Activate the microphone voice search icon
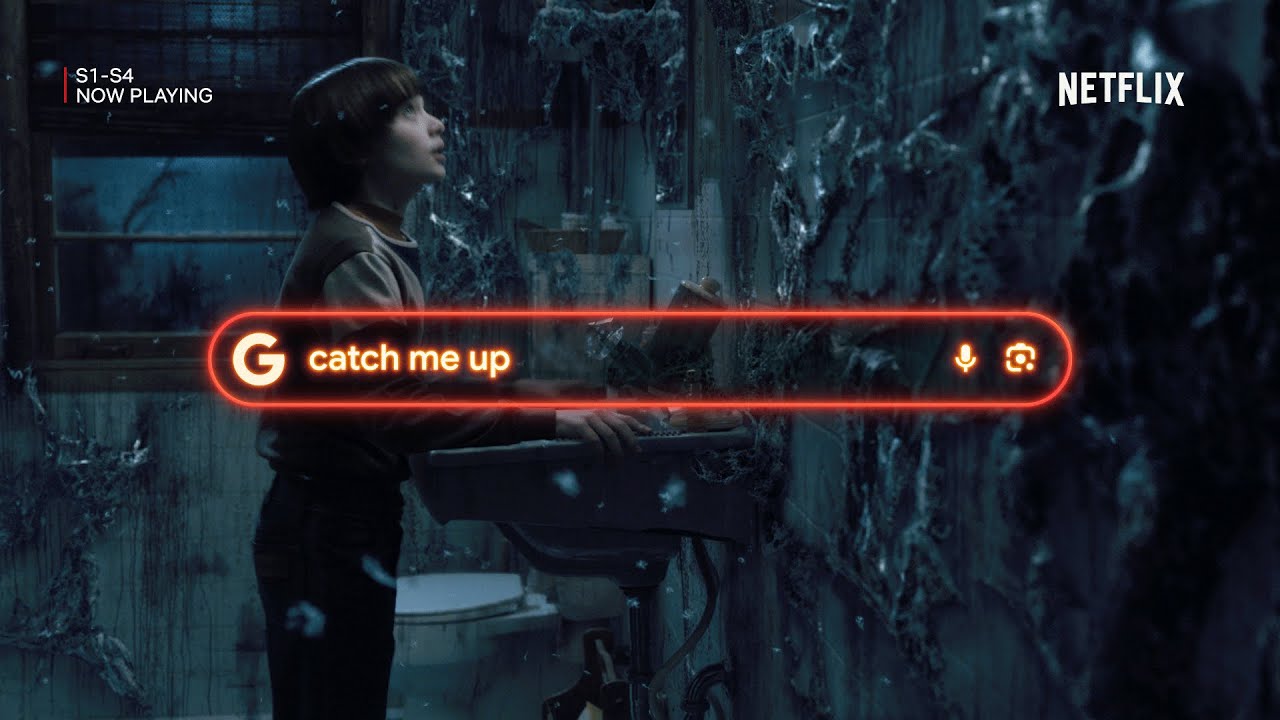The image size is (1280, 720). pos(965,359)
